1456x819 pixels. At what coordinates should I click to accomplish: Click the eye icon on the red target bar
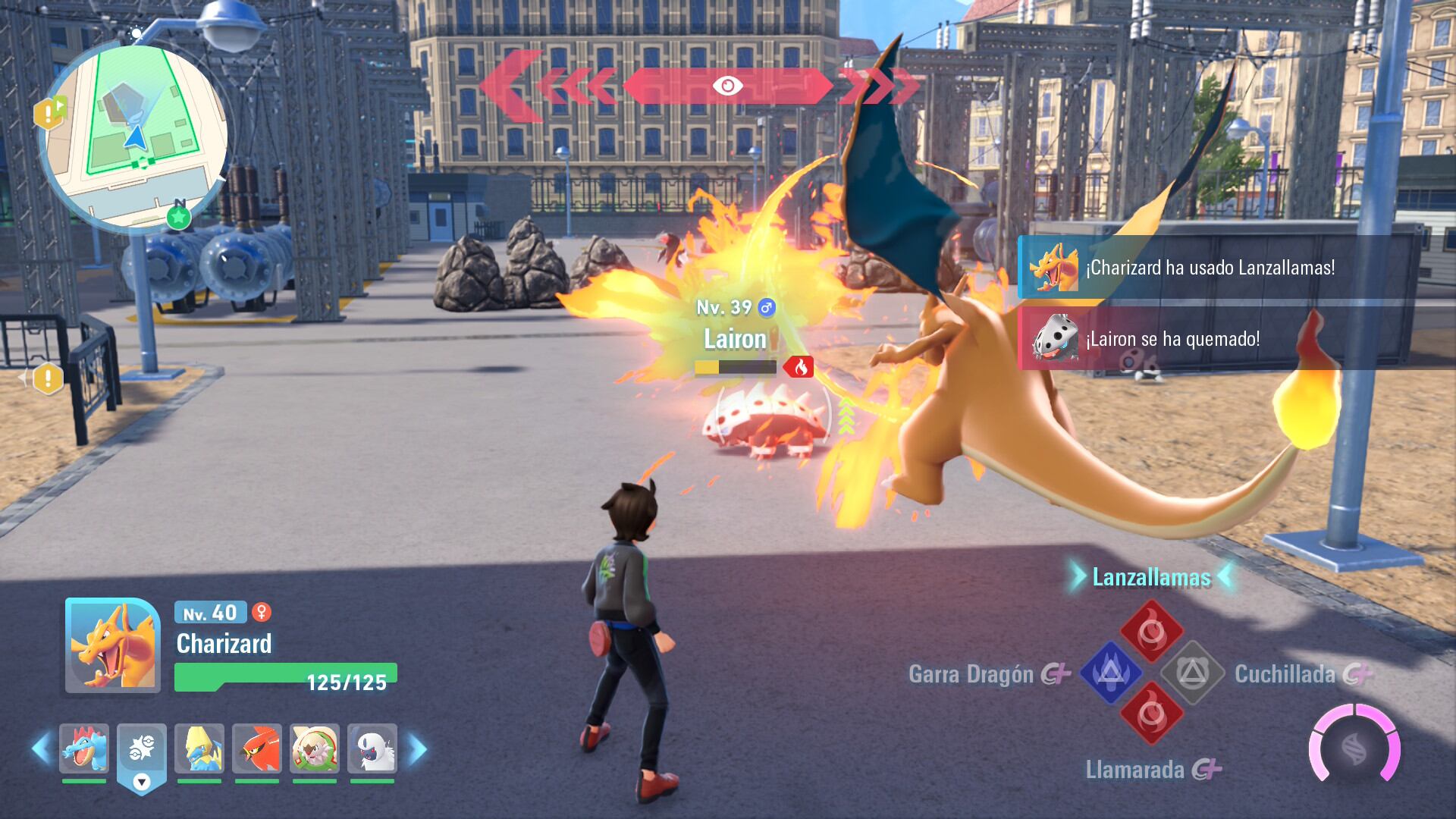click(727, 86)
